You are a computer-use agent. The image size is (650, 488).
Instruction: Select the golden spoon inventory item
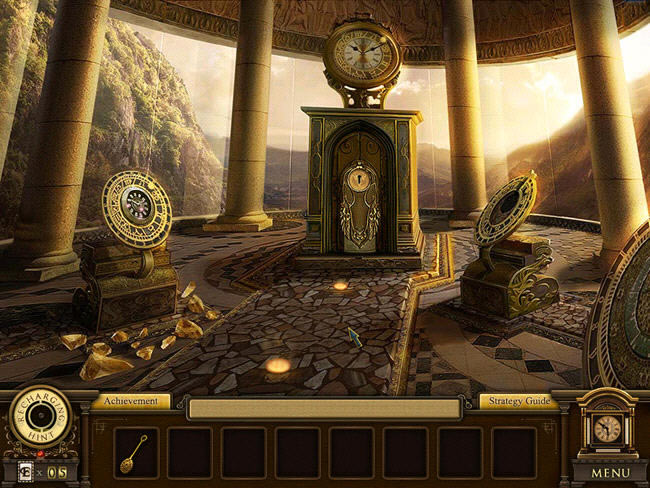pyautogui.click(x=135, y=452)
